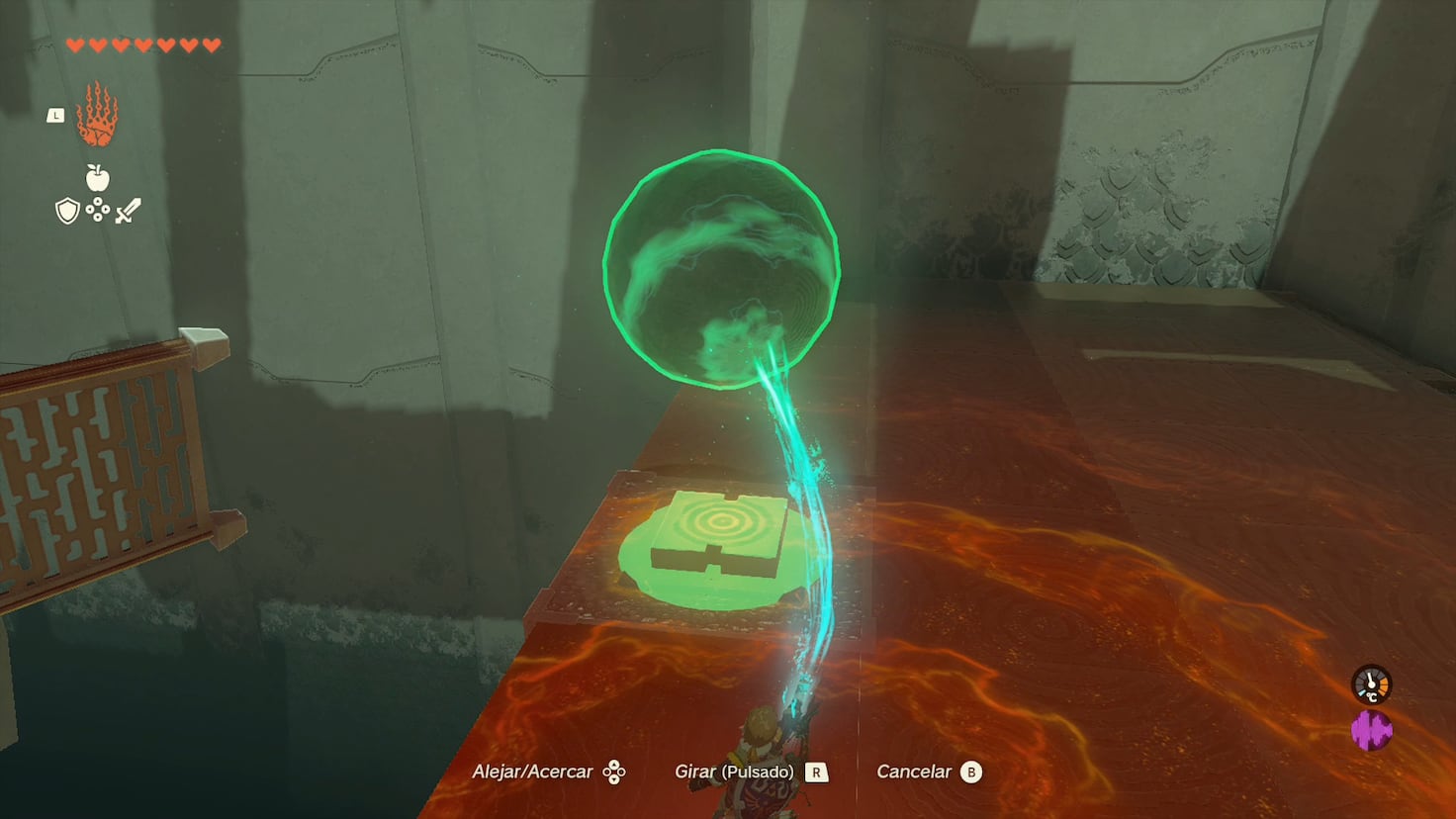Click the B button icon beside Cancelar
1456x819 pixels.
click(x=973, y=771)
